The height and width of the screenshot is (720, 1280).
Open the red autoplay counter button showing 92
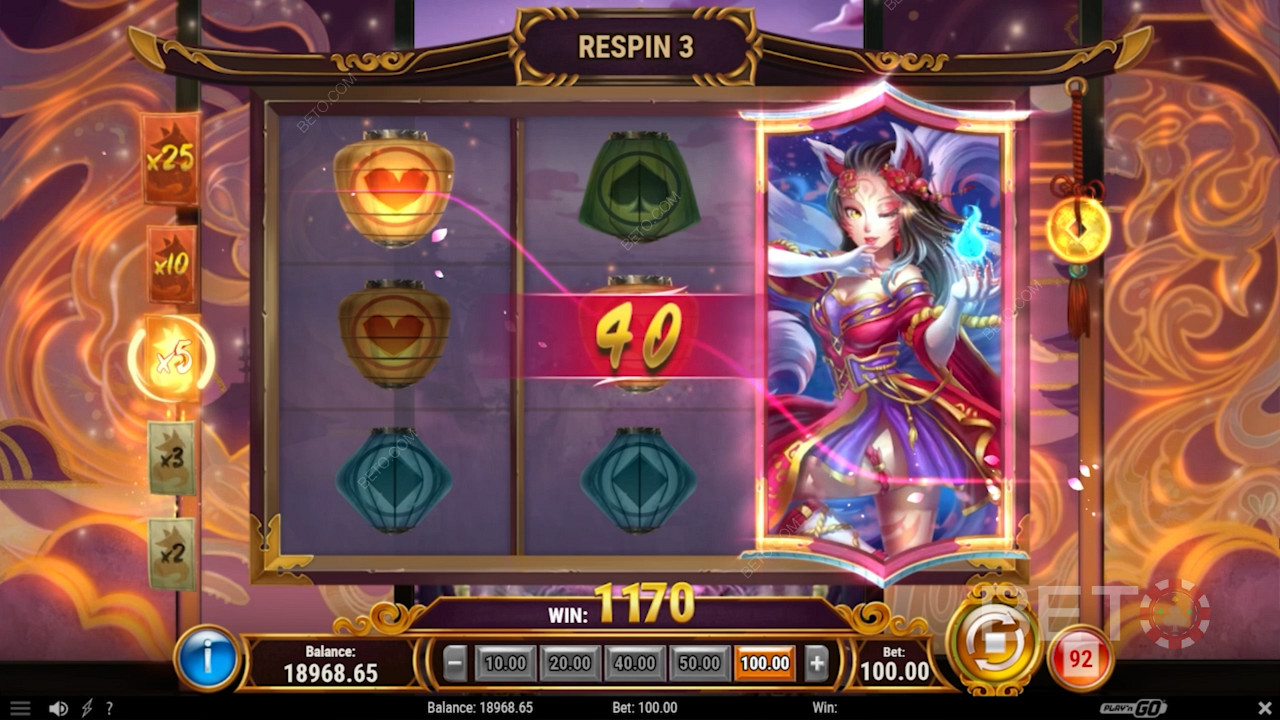point(1080,659)
